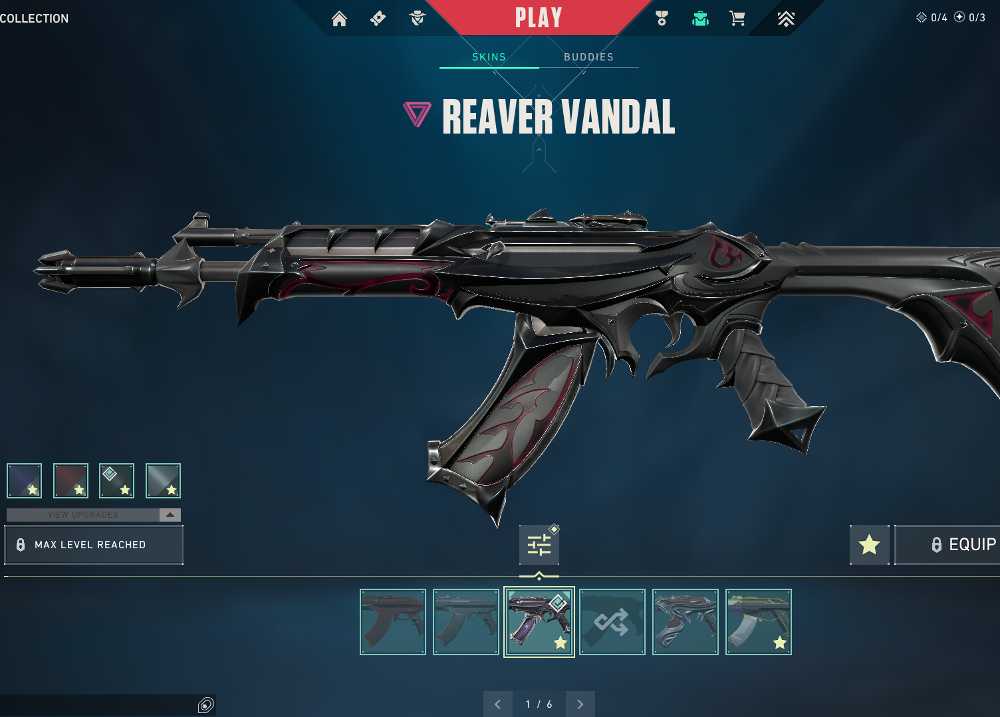This screenshot has width=1000, height=717.
Task: Select the rank chevrons icon
Action: click(786, 18)
